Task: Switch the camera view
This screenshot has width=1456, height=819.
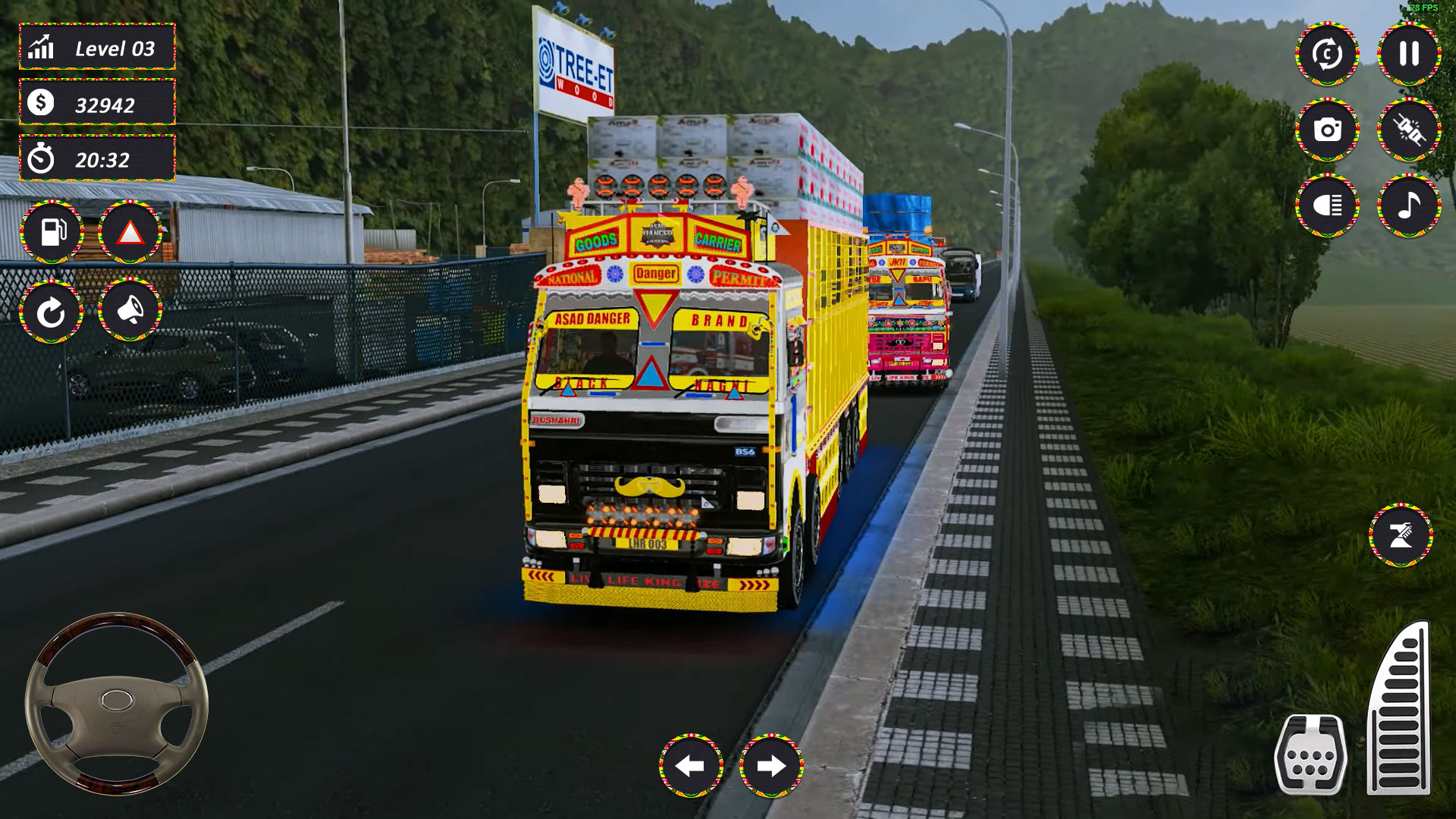Action: [1326, 53]
